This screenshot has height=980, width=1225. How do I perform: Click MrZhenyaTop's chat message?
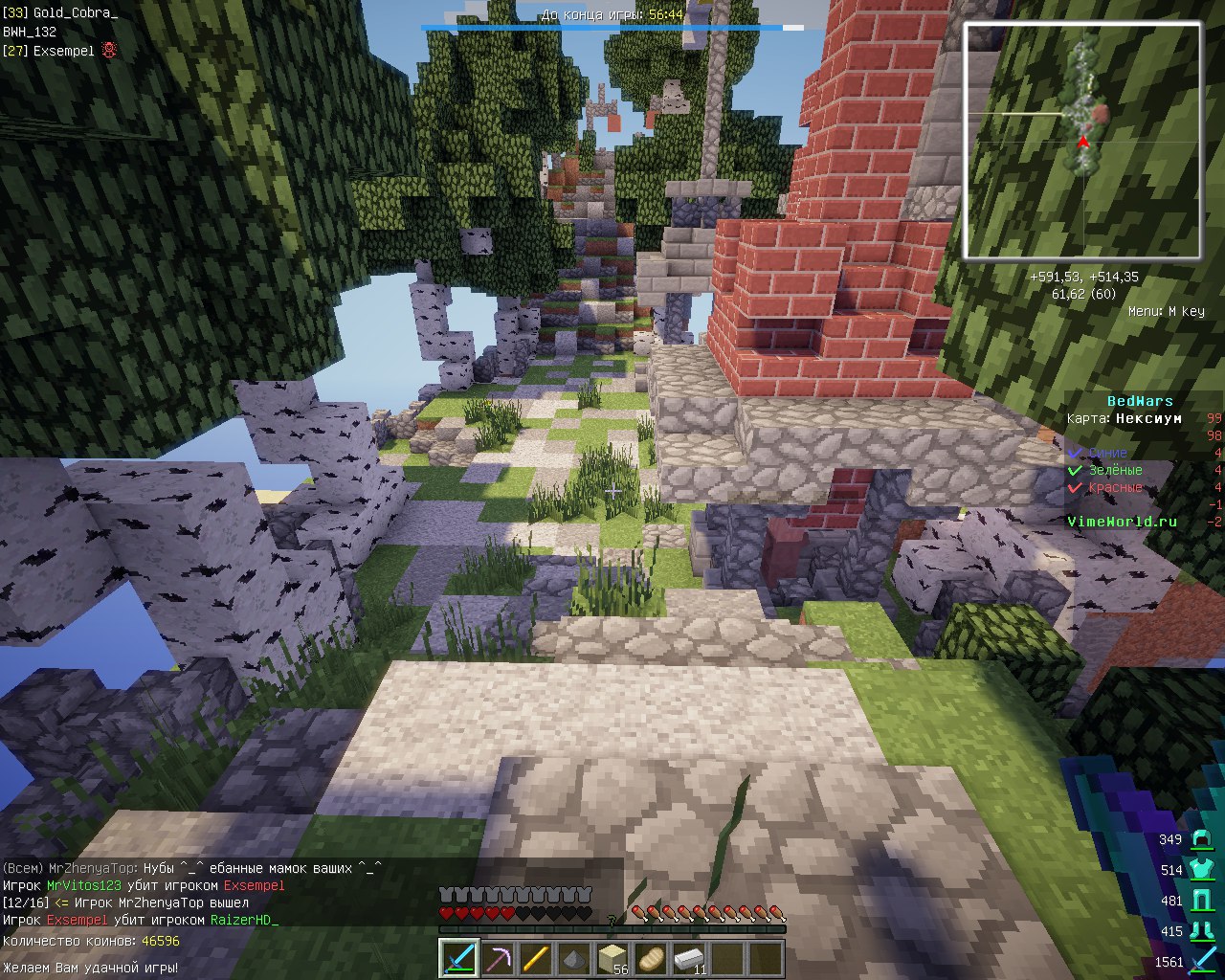(x=191, y=868)
